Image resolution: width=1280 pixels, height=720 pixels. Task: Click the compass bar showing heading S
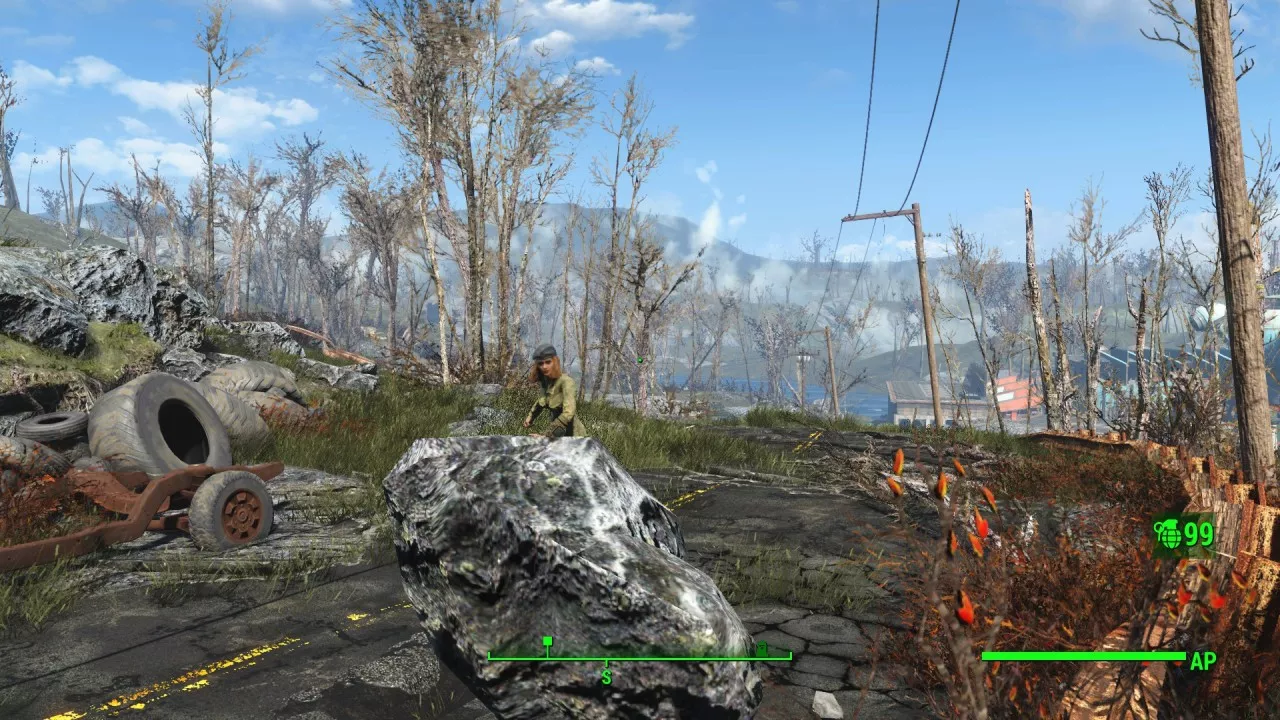[639, 657]
